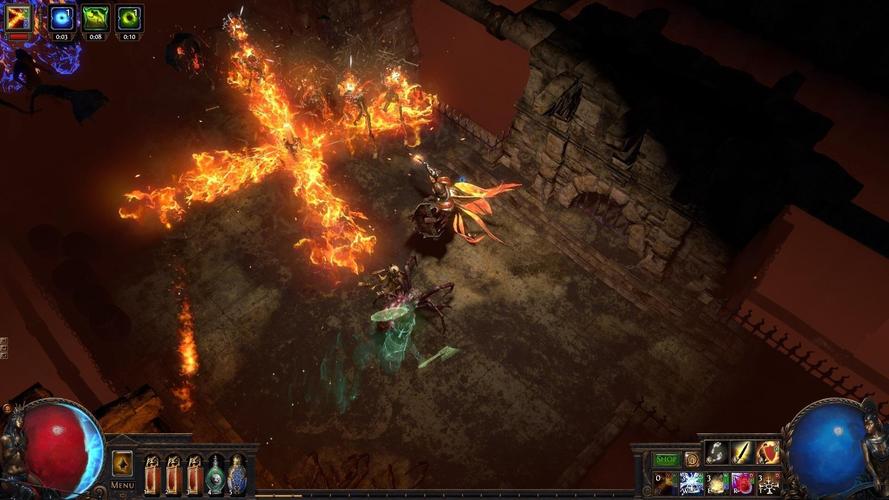Select the grey stone skill icon
Screen dimensions: 889x500
click(716, 452)
